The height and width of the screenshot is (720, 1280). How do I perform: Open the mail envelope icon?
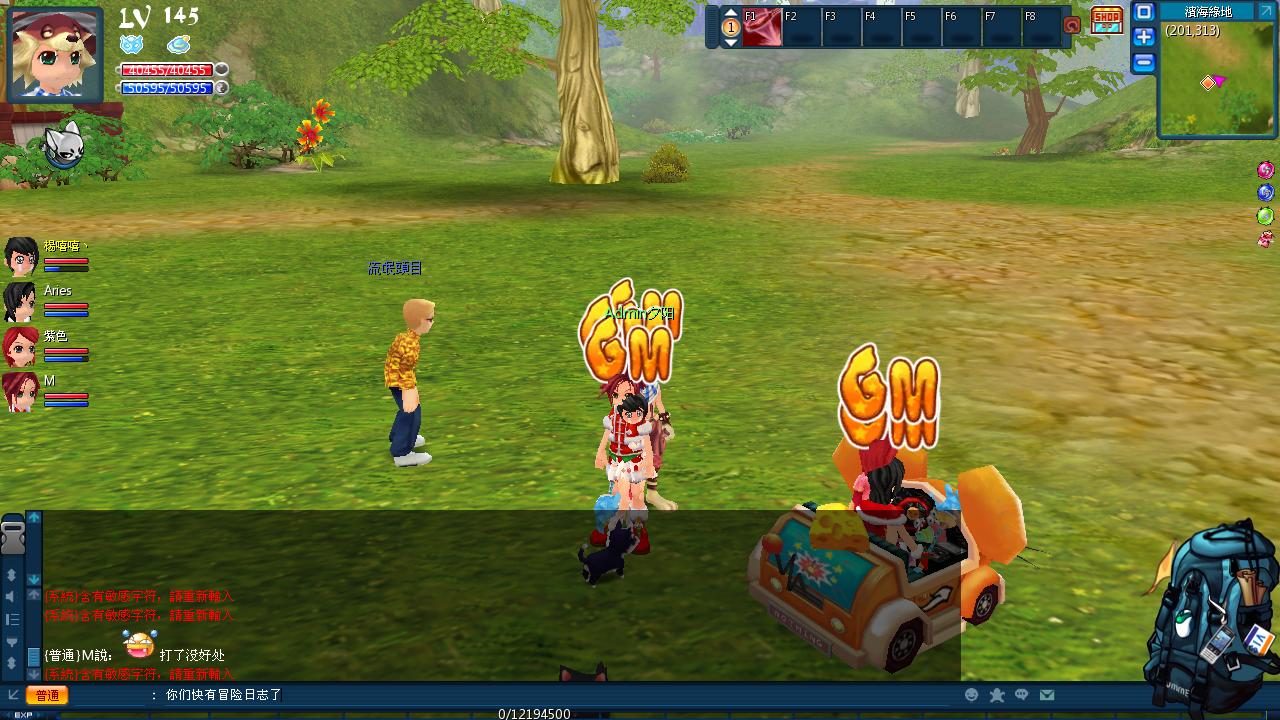coord(1048,693)
